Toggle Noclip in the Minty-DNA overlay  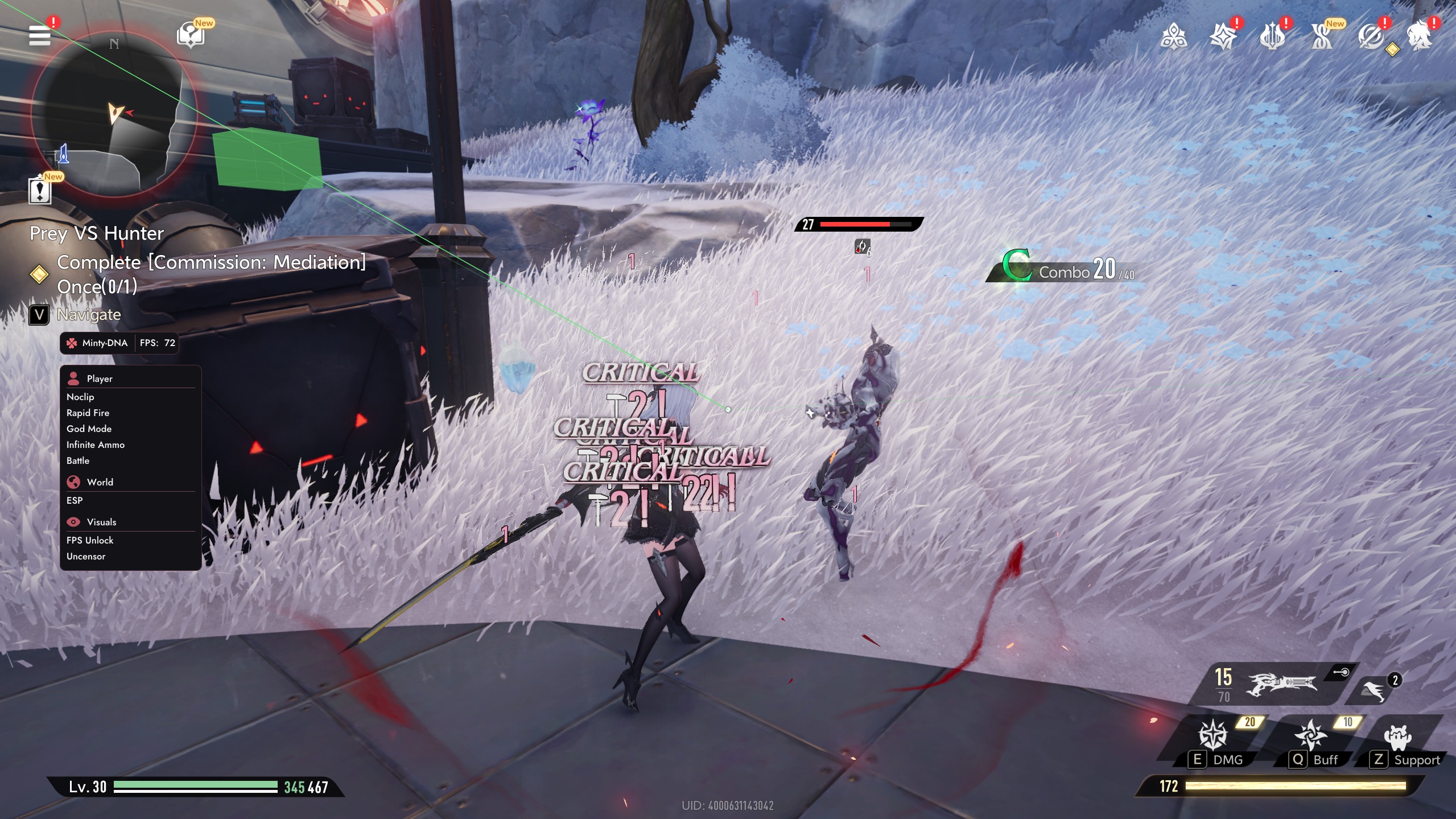(80, 397)
